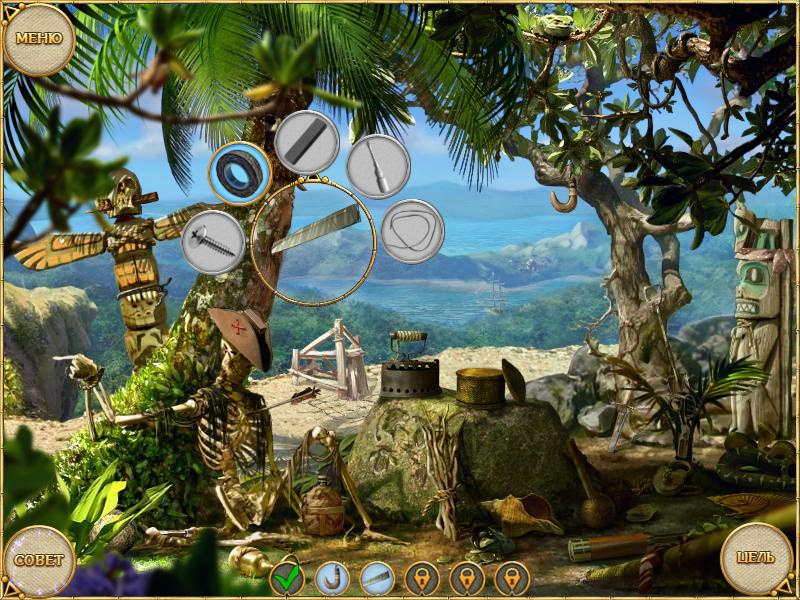
Task: Choose the fishing hook inventory slot
Action: click(x=331, y=578)
